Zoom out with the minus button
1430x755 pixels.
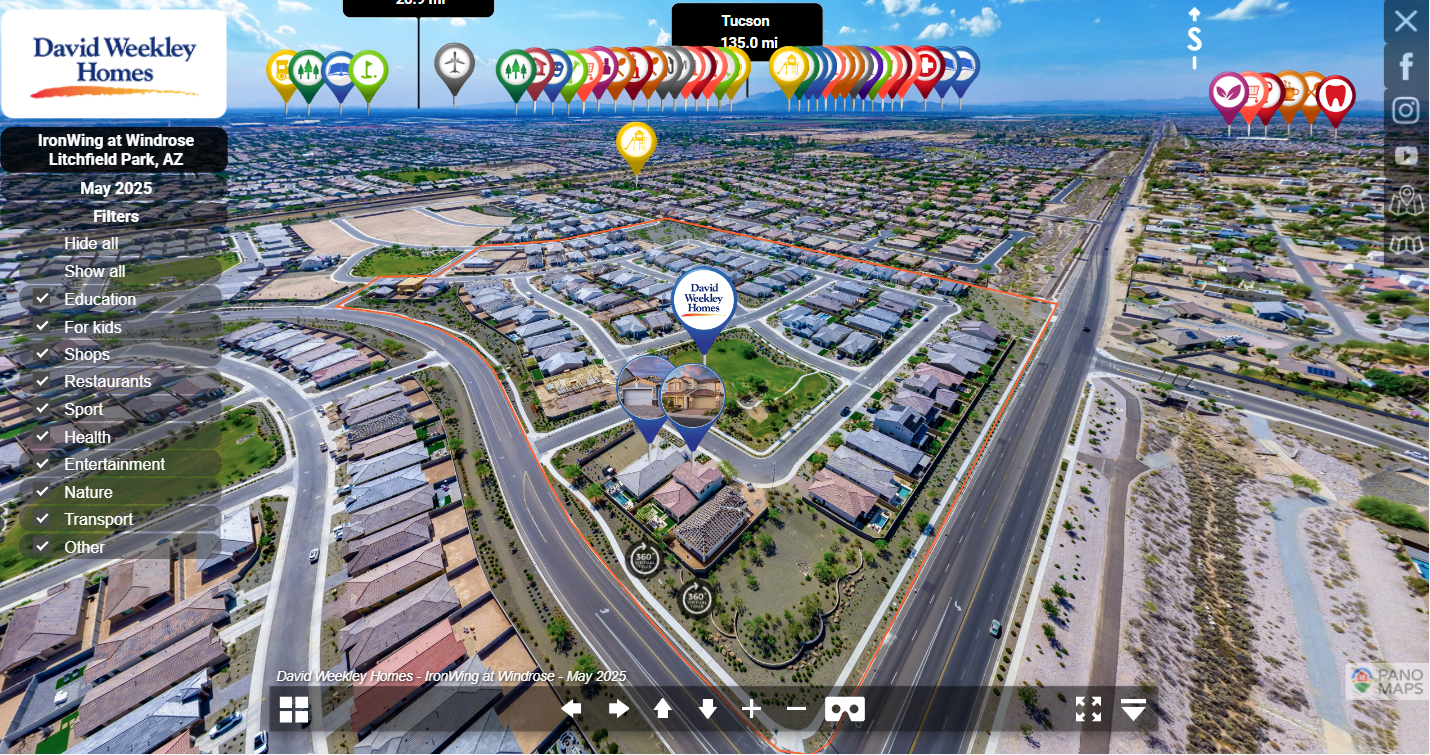pos(797,709)
